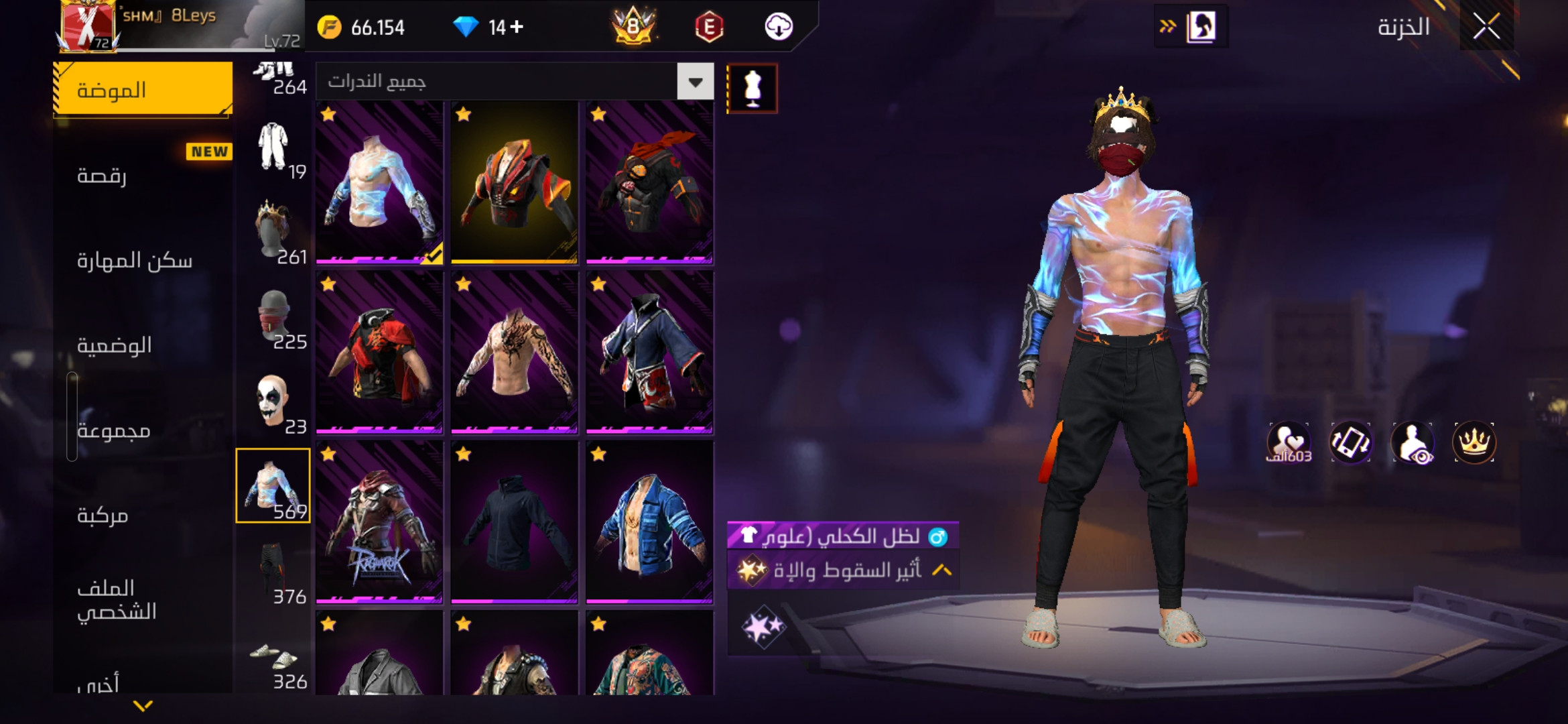Open the سكن المهارة skill skin tab
This screenshot has height=724, width=1568.
(x=143, y=260)
